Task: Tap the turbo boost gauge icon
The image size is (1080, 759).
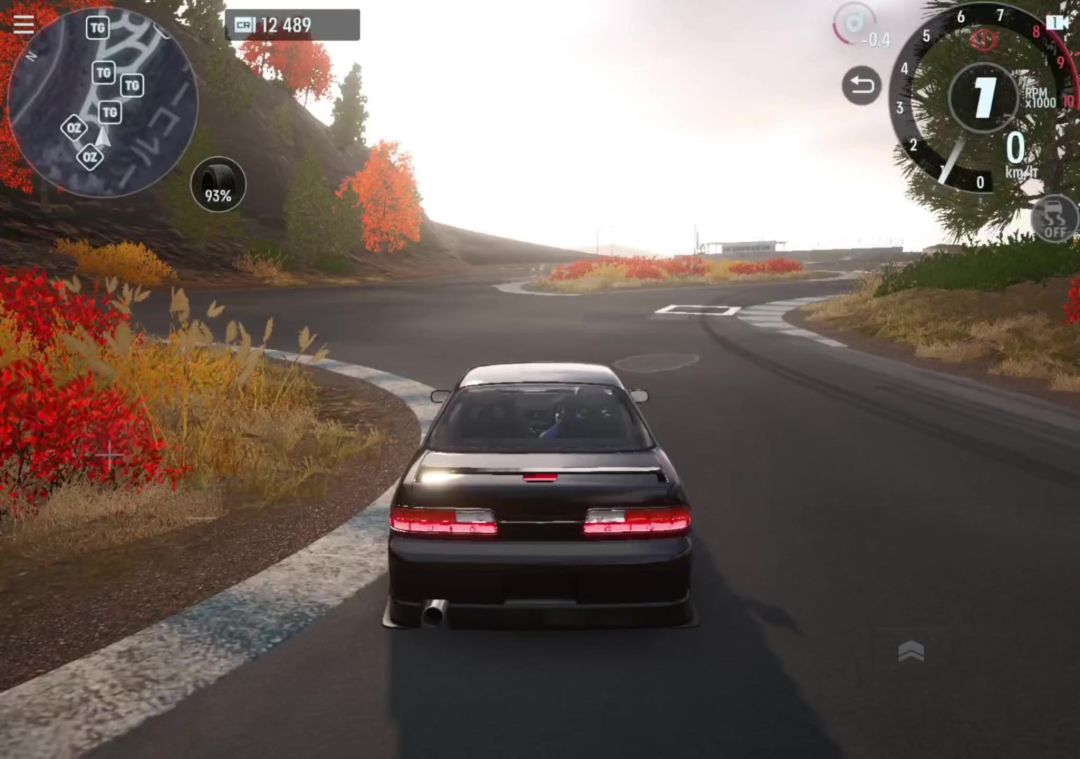Action: (x=855, y=23)
